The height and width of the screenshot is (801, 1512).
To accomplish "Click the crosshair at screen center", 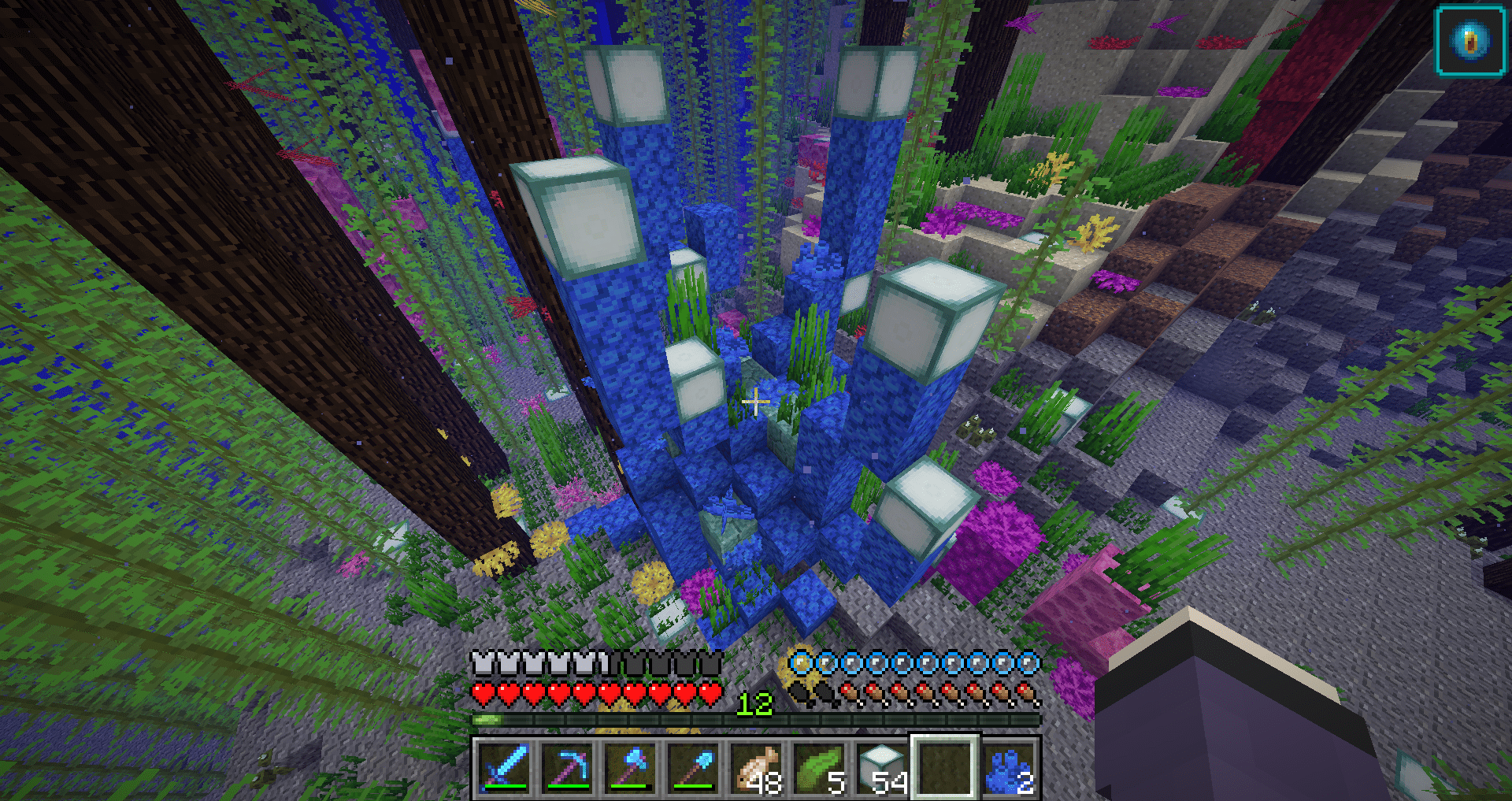I will pyautogui.click(x=756, y=402).
